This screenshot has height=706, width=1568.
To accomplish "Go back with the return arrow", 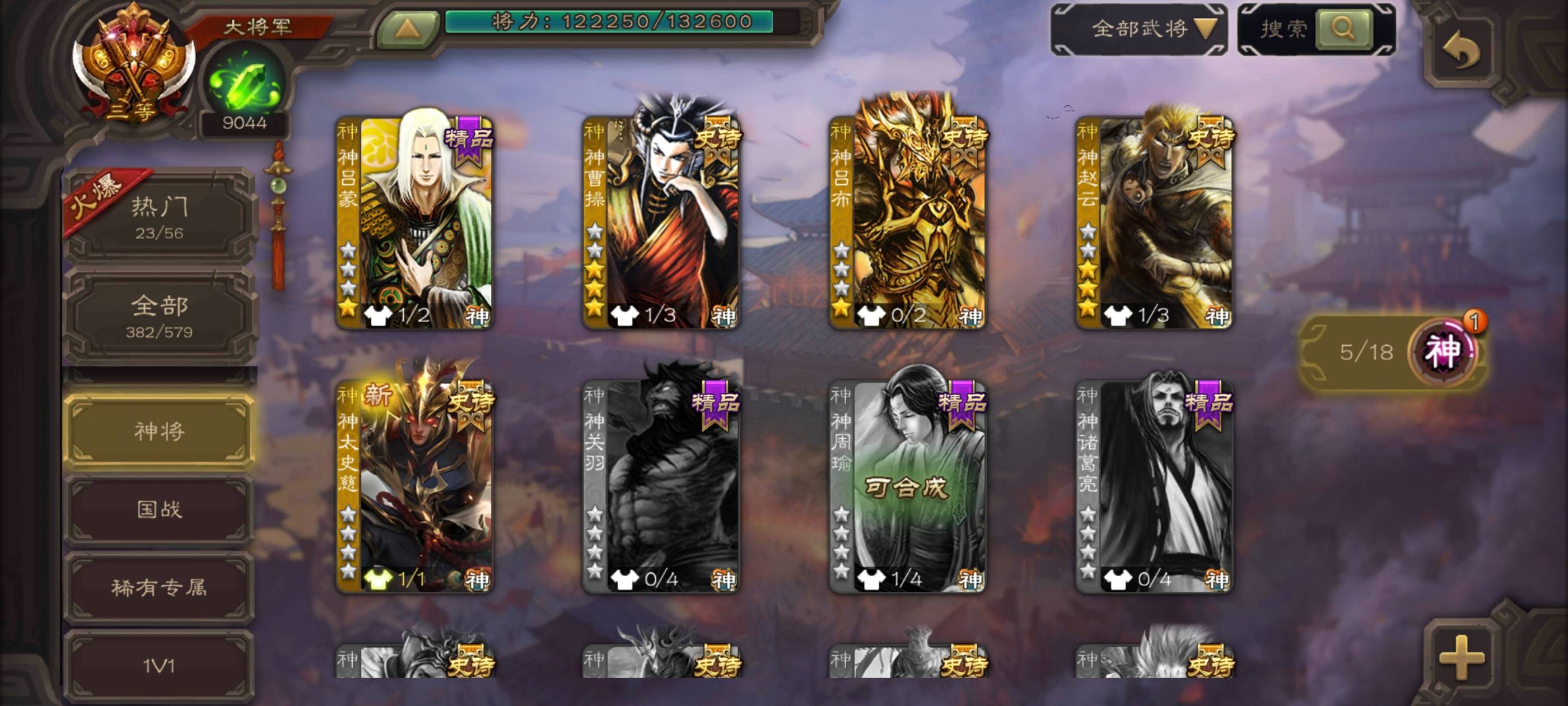I will pyautogui.click(x=1461, y=51).
